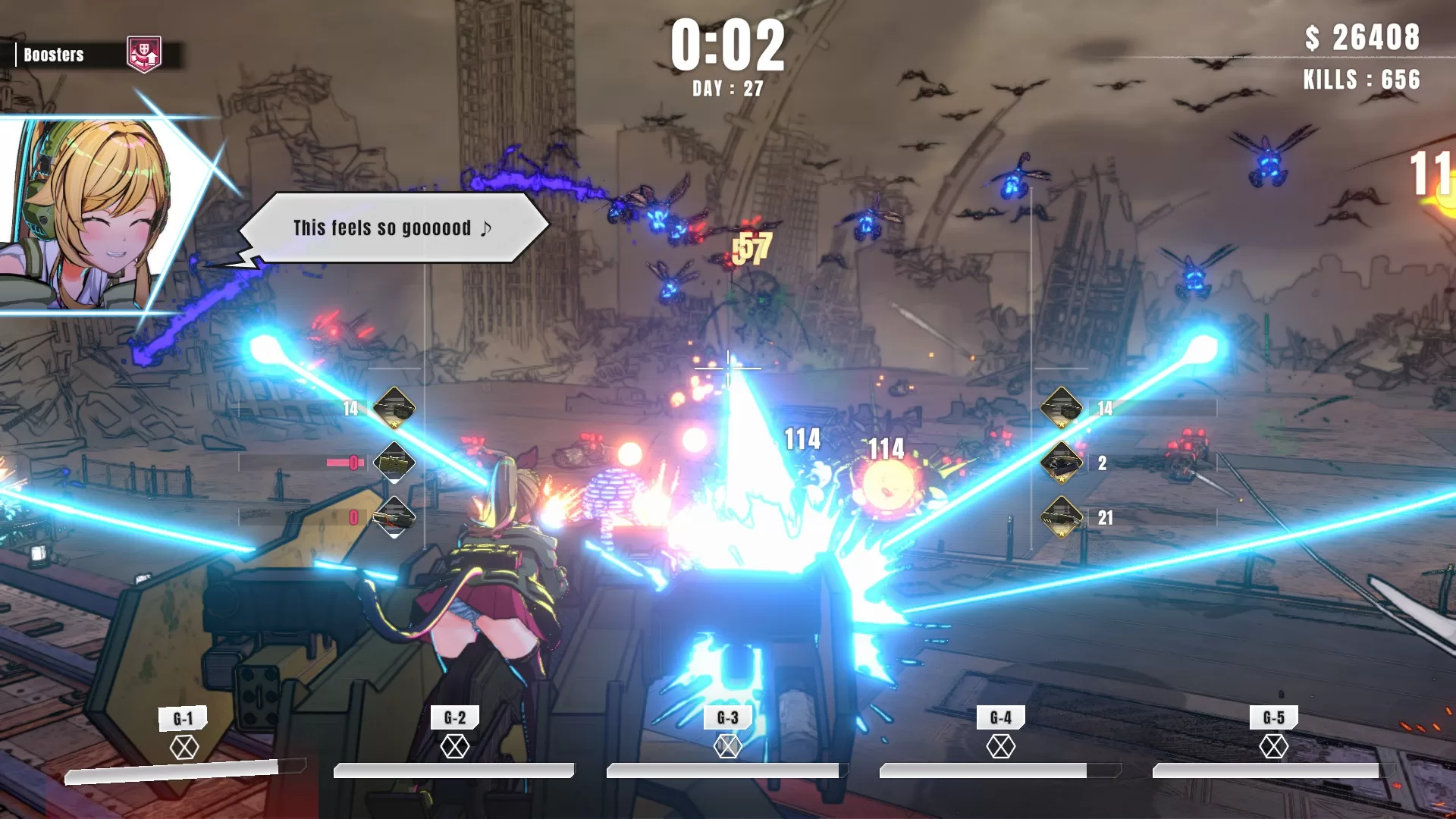Select the weapon icon with 2 ammo
The image size is (1456, 819).
tap(1062, 463)
